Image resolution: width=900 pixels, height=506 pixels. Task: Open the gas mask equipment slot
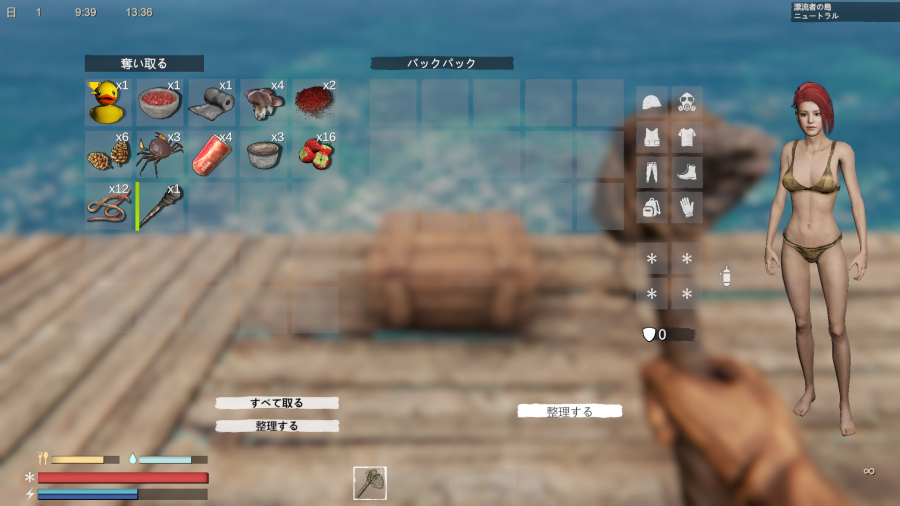[686, 102]
